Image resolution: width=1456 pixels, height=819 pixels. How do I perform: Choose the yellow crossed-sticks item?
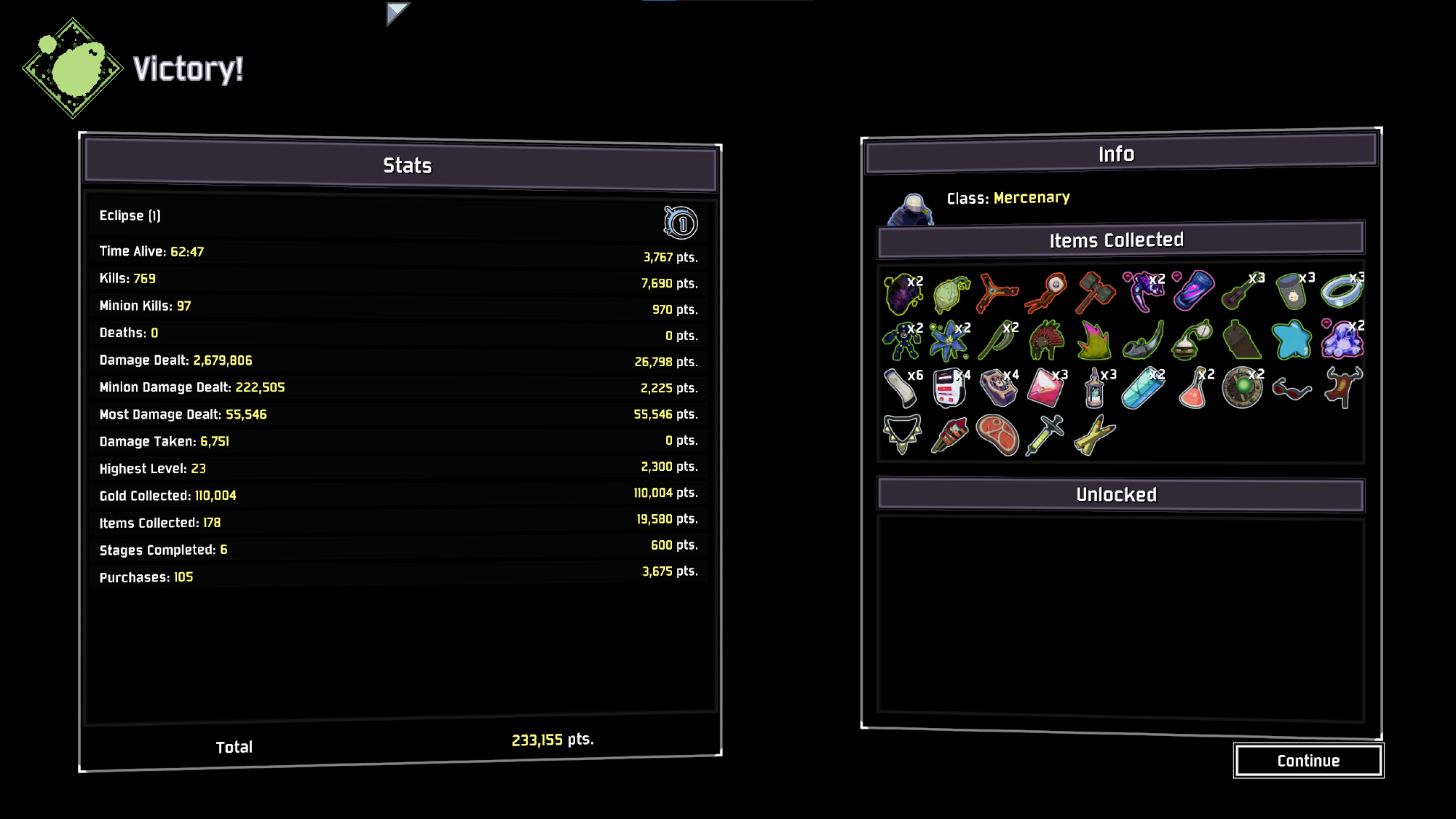pyautogui.click(x=1094, y=435)
